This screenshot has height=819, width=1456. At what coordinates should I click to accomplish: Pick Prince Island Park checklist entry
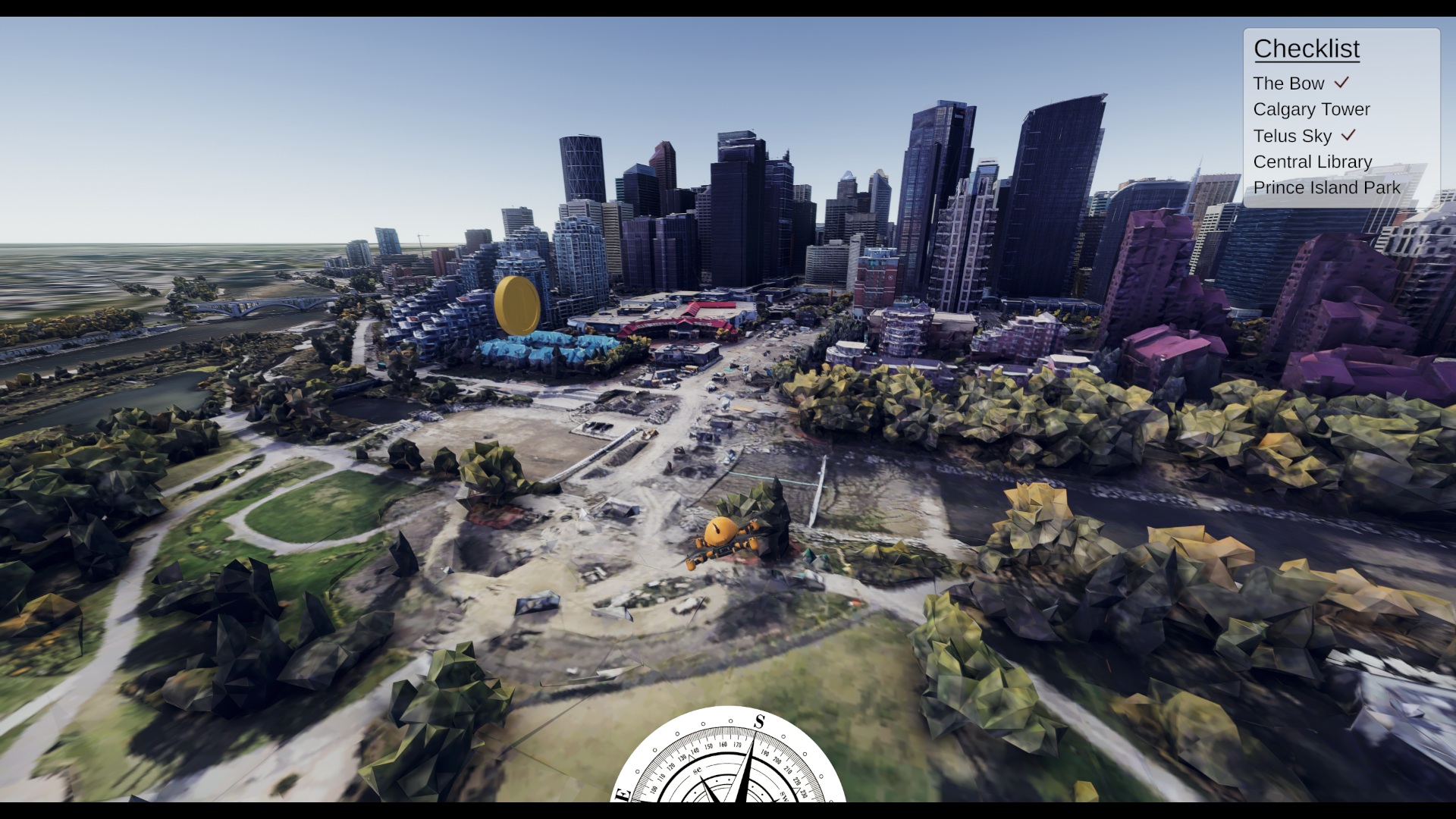point(1326,187)
